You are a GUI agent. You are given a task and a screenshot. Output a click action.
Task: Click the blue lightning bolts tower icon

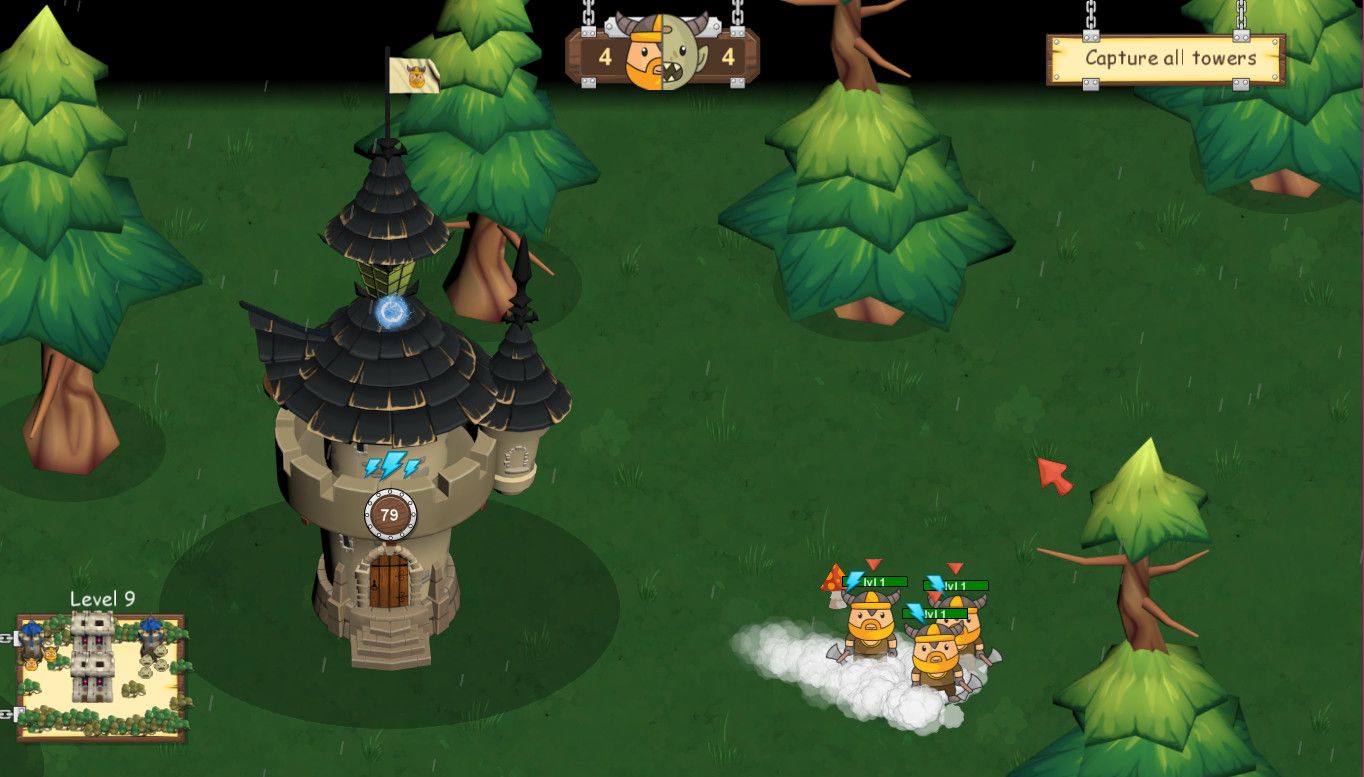coord(391,465)
